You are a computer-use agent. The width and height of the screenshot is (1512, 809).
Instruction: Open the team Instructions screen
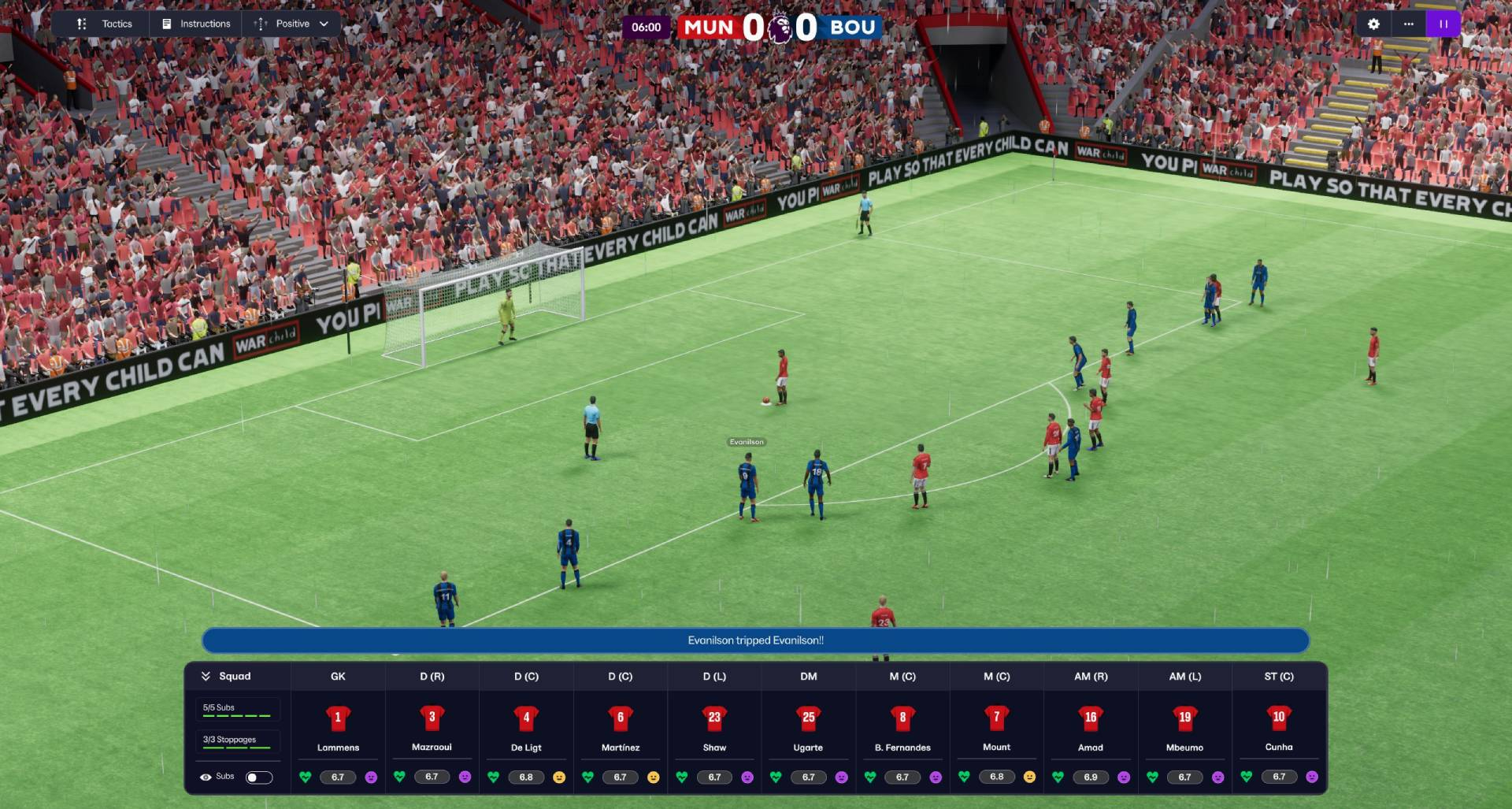(x=195, y=24)
